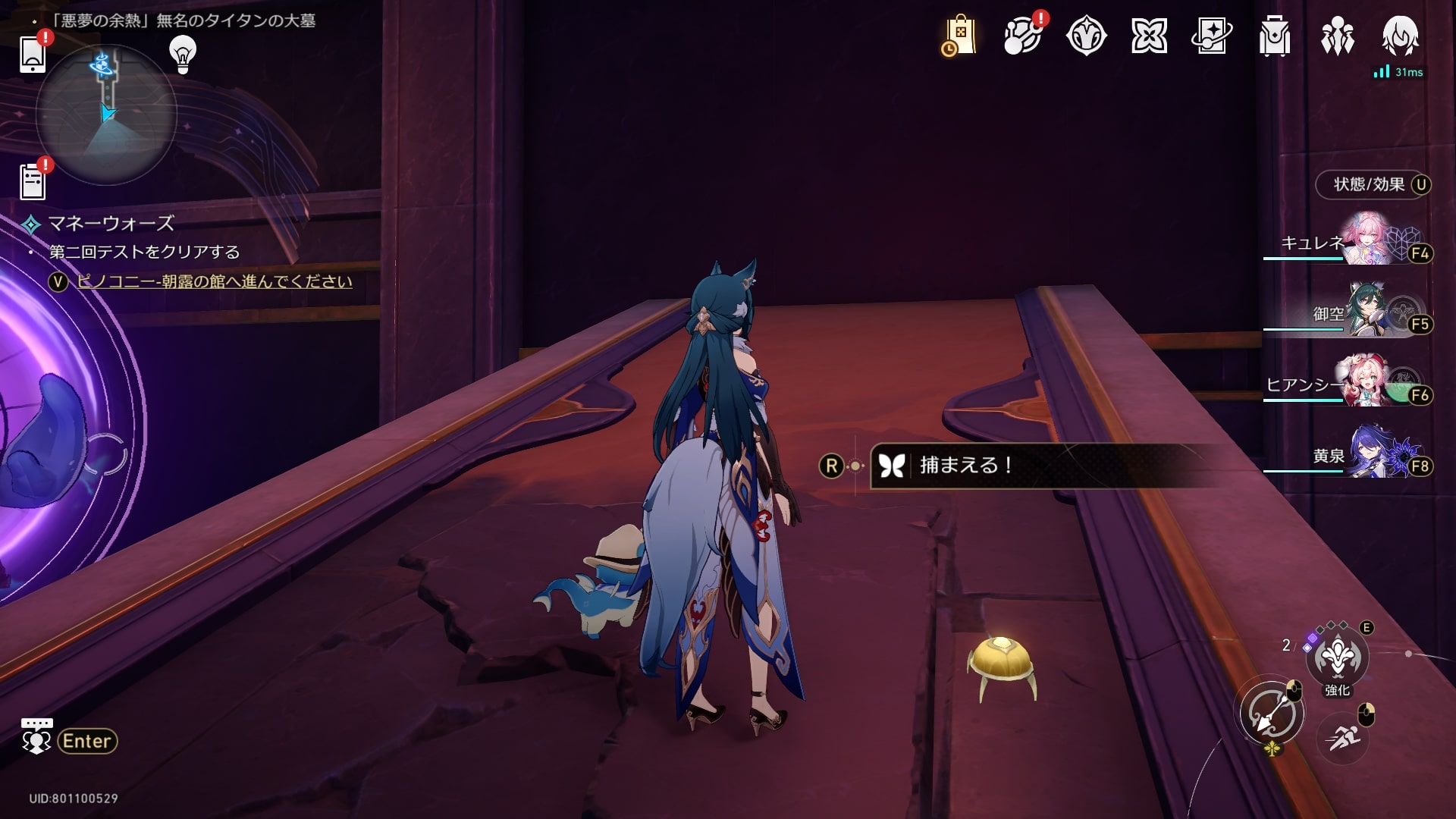
Task: Select the マネーウォーズ quest tracker
Action: [x=111, y=223]
